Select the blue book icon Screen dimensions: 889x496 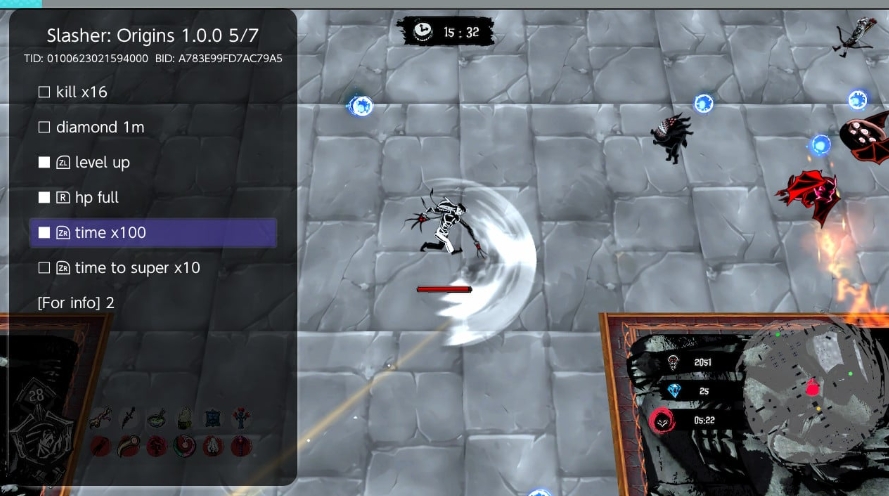point(212,418)
